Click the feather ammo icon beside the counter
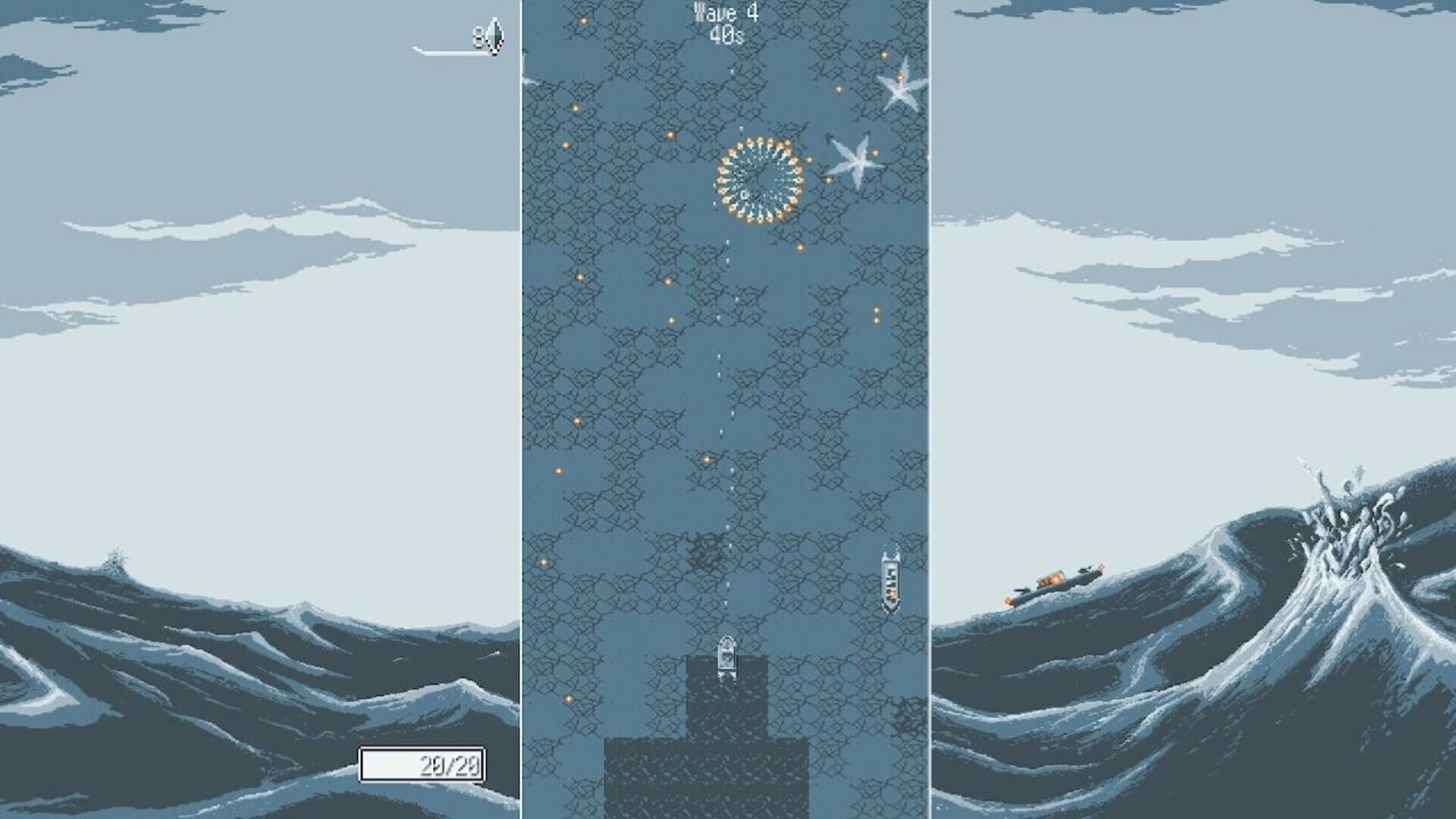Image resolution: width=1456 pixels, height=819 pixels. (x=494, y=34)
